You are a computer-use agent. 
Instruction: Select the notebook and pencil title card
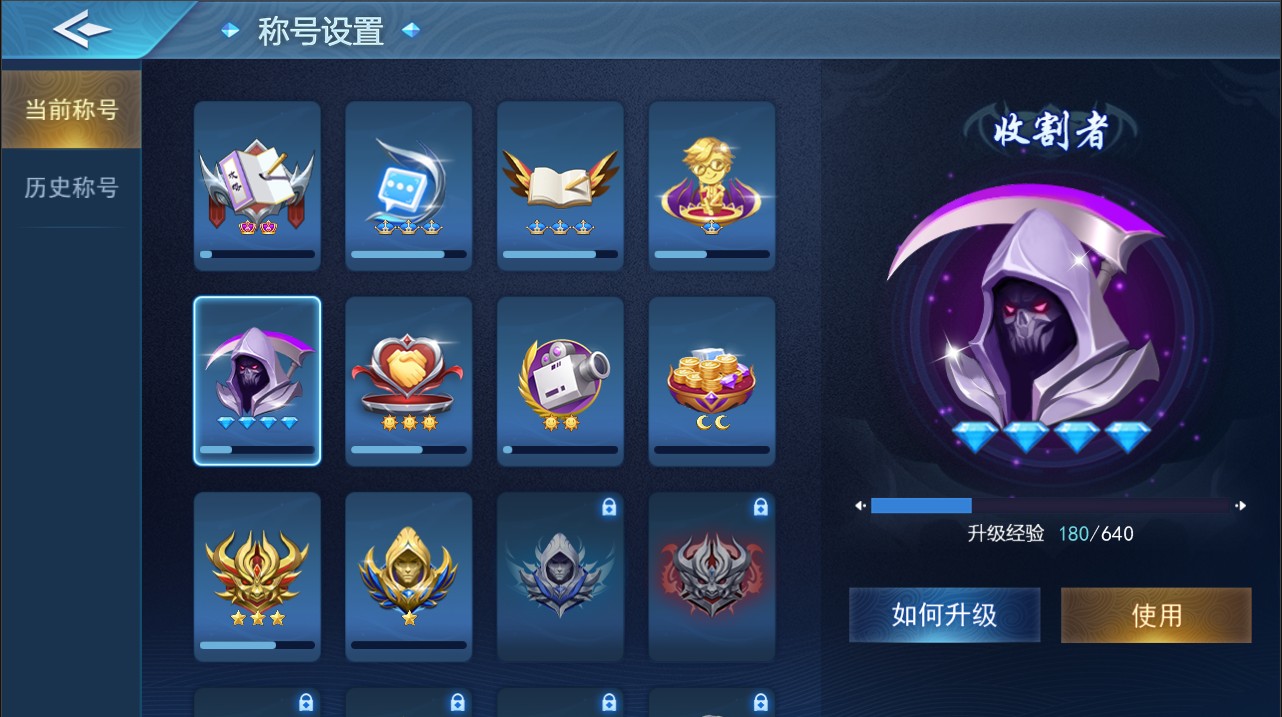point(257,186)
